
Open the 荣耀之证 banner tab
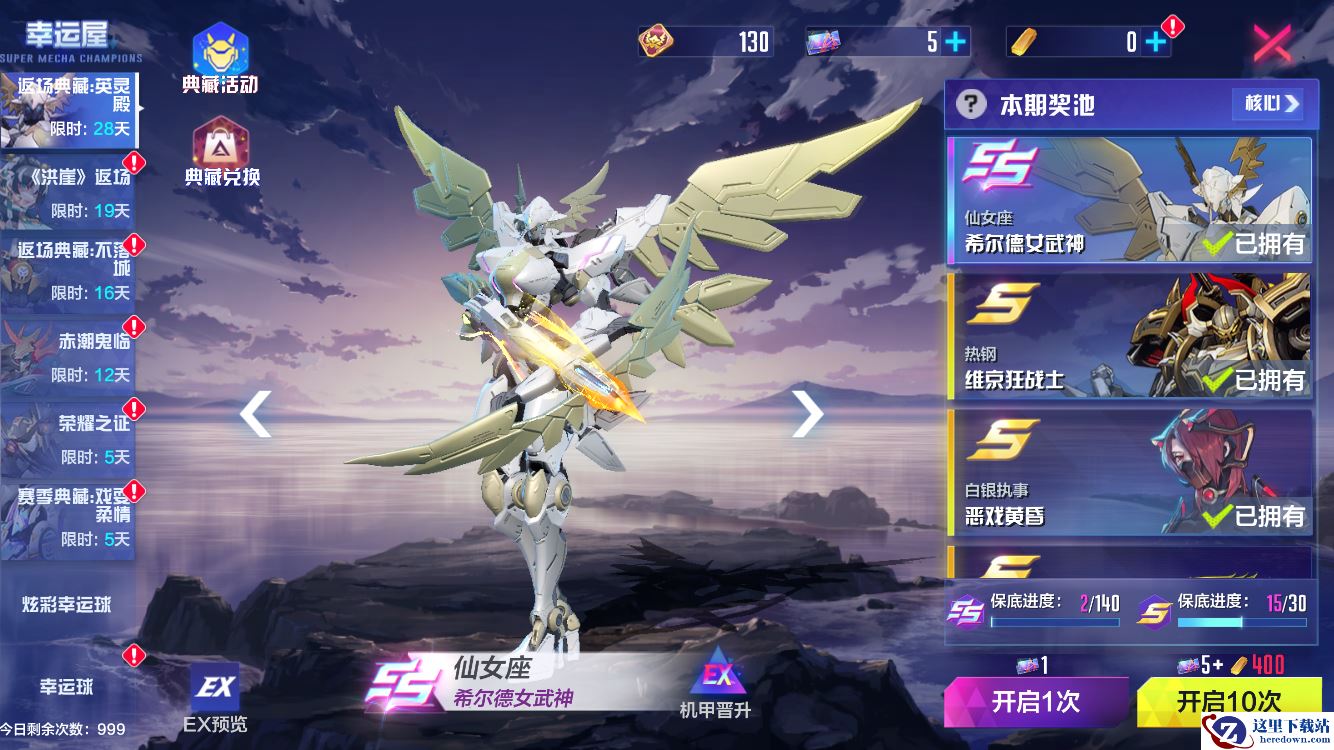coord(68,438)
